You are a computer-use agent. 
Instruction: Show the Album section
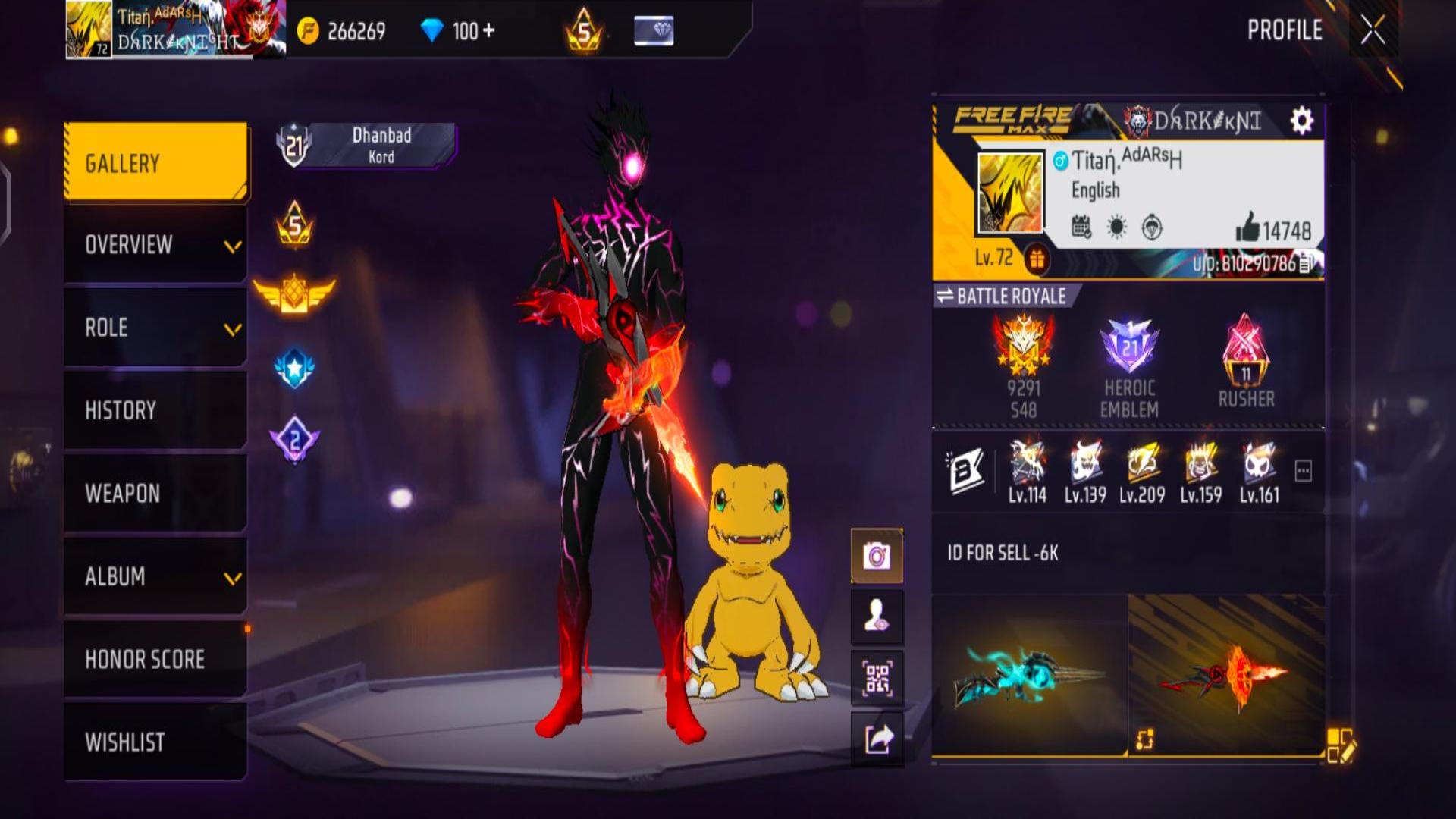[x=155, y=576]
